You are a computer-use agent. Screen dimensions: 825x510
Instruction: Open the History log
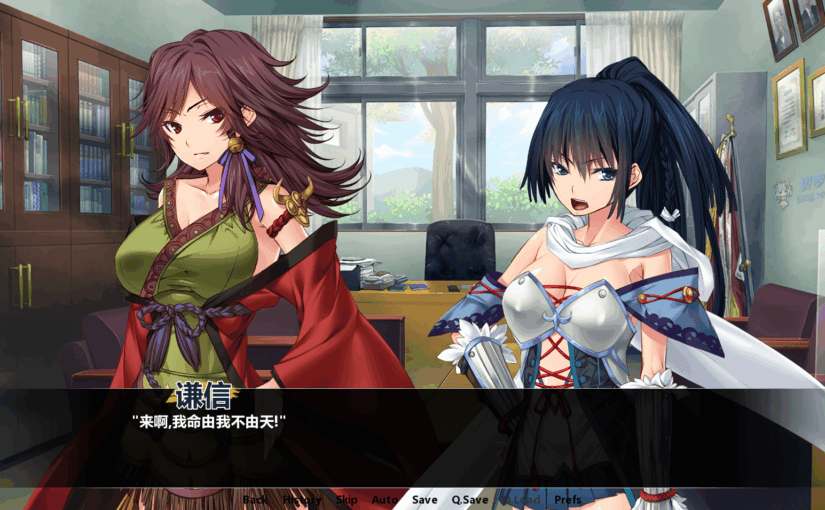(x=302, y=499)
